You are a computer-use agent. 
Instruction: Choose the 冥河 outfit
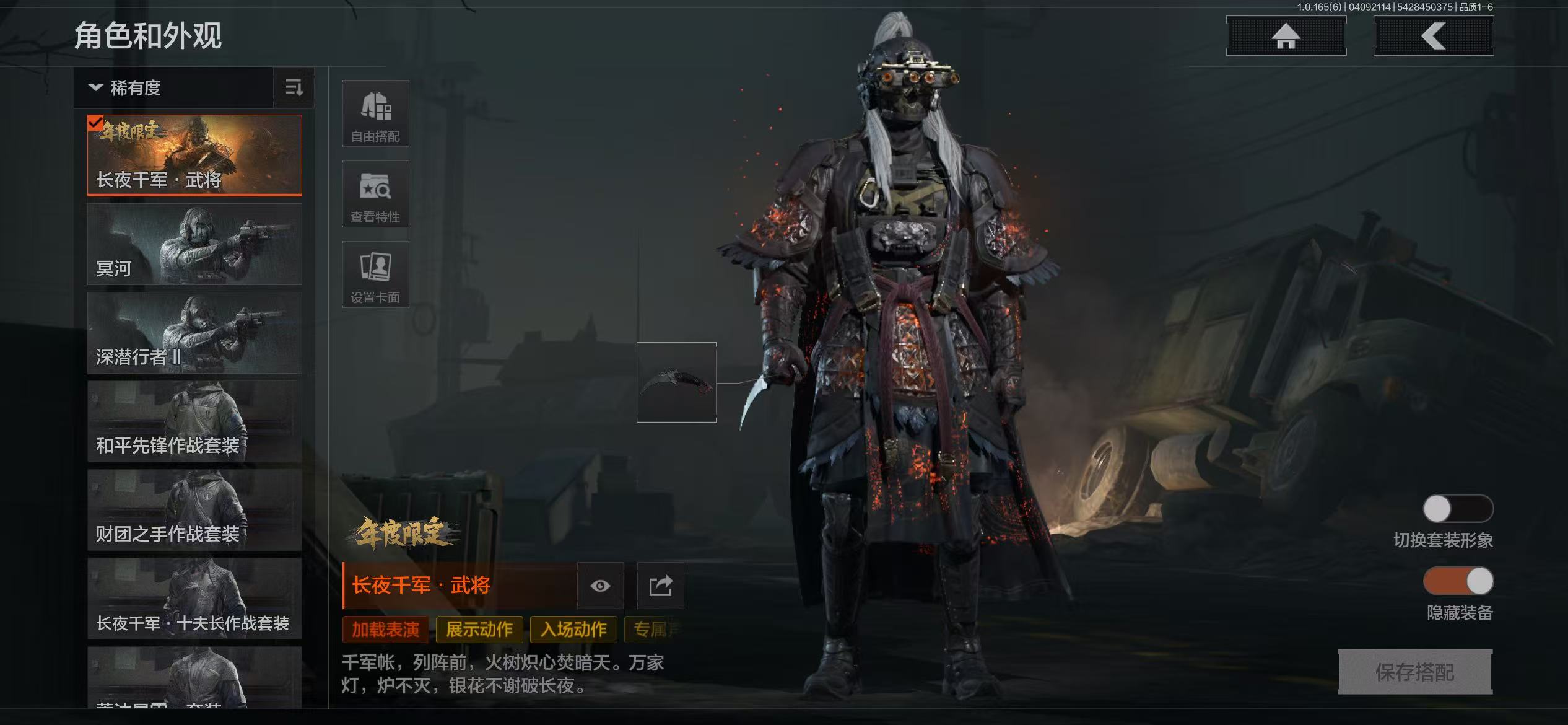[x=194, y=244]
